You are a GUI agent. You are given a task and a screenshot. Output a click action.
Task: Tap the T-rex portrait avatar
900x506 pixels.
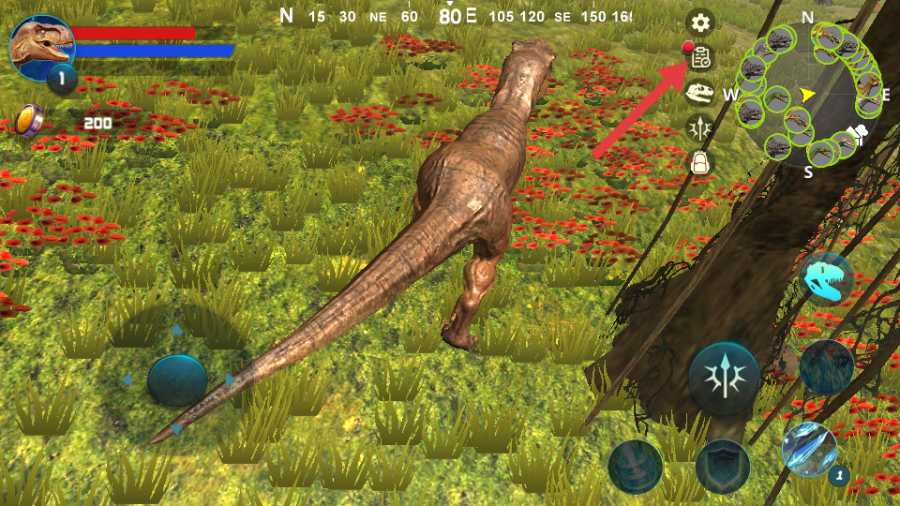(41, 46)
